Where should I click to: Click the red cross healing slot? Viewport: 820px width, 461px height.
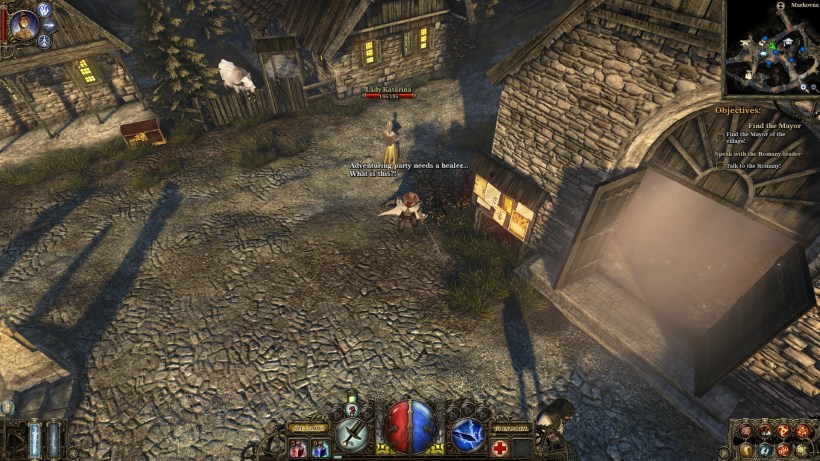(x=499, y=449)
